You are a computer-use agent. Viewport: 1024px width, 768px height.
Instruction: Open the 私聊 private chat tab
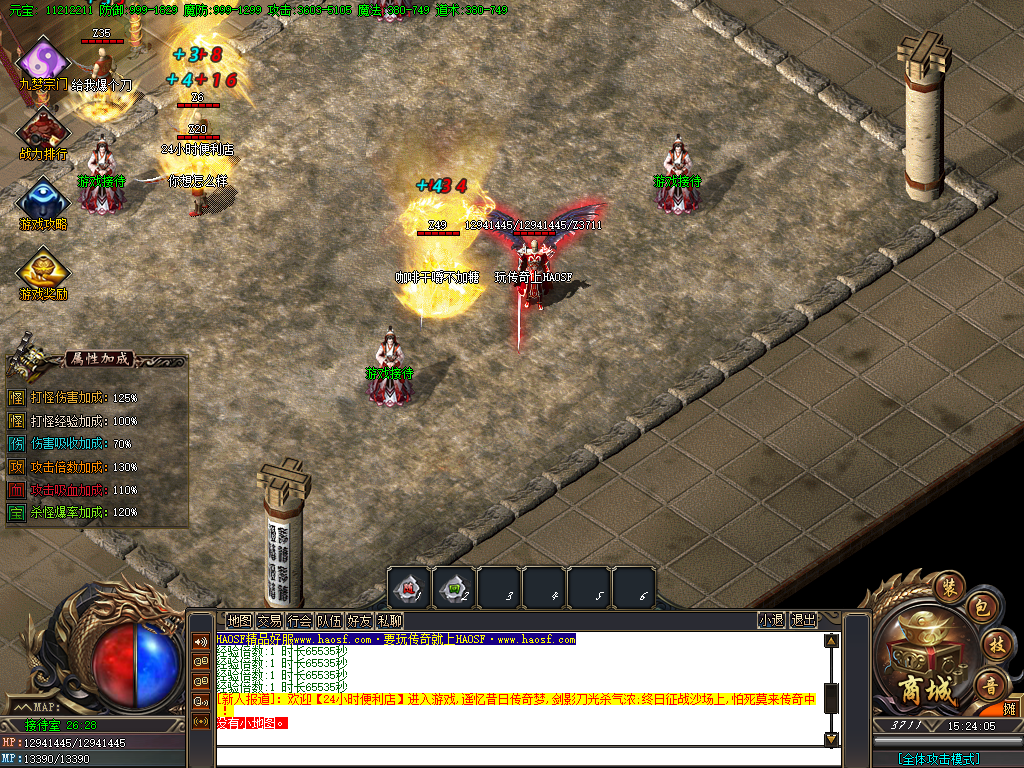pos(389,620)
